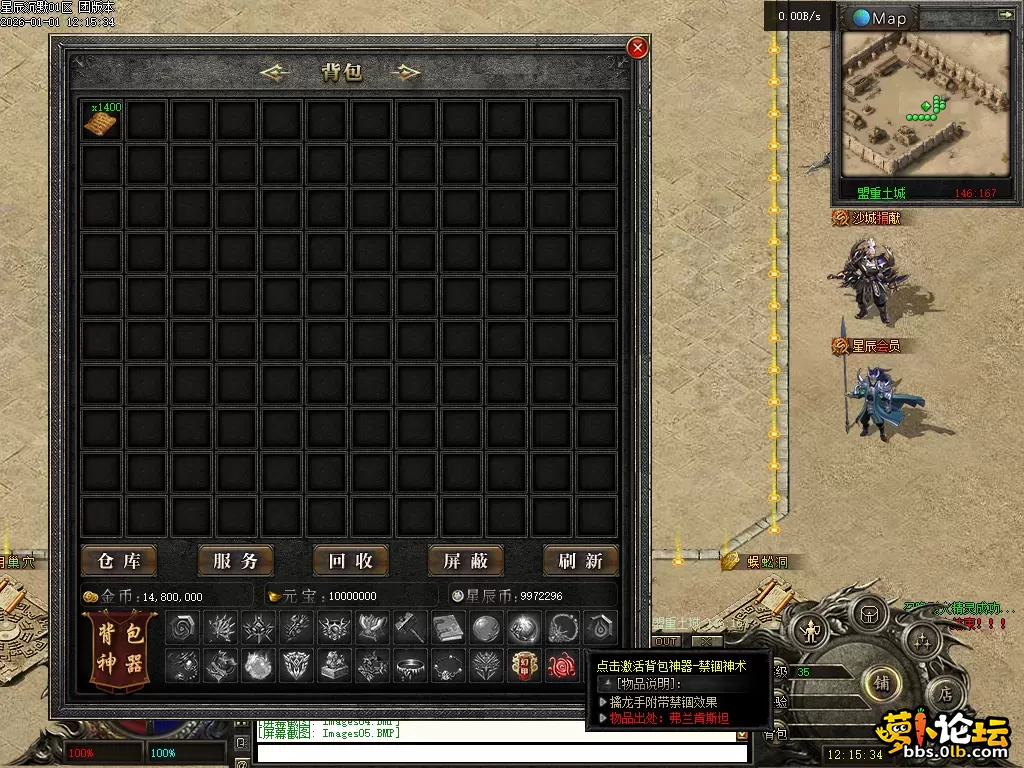The image size is (1024, 768).
Task: Toggle the 屏蔽 block button
Action: 466,561
